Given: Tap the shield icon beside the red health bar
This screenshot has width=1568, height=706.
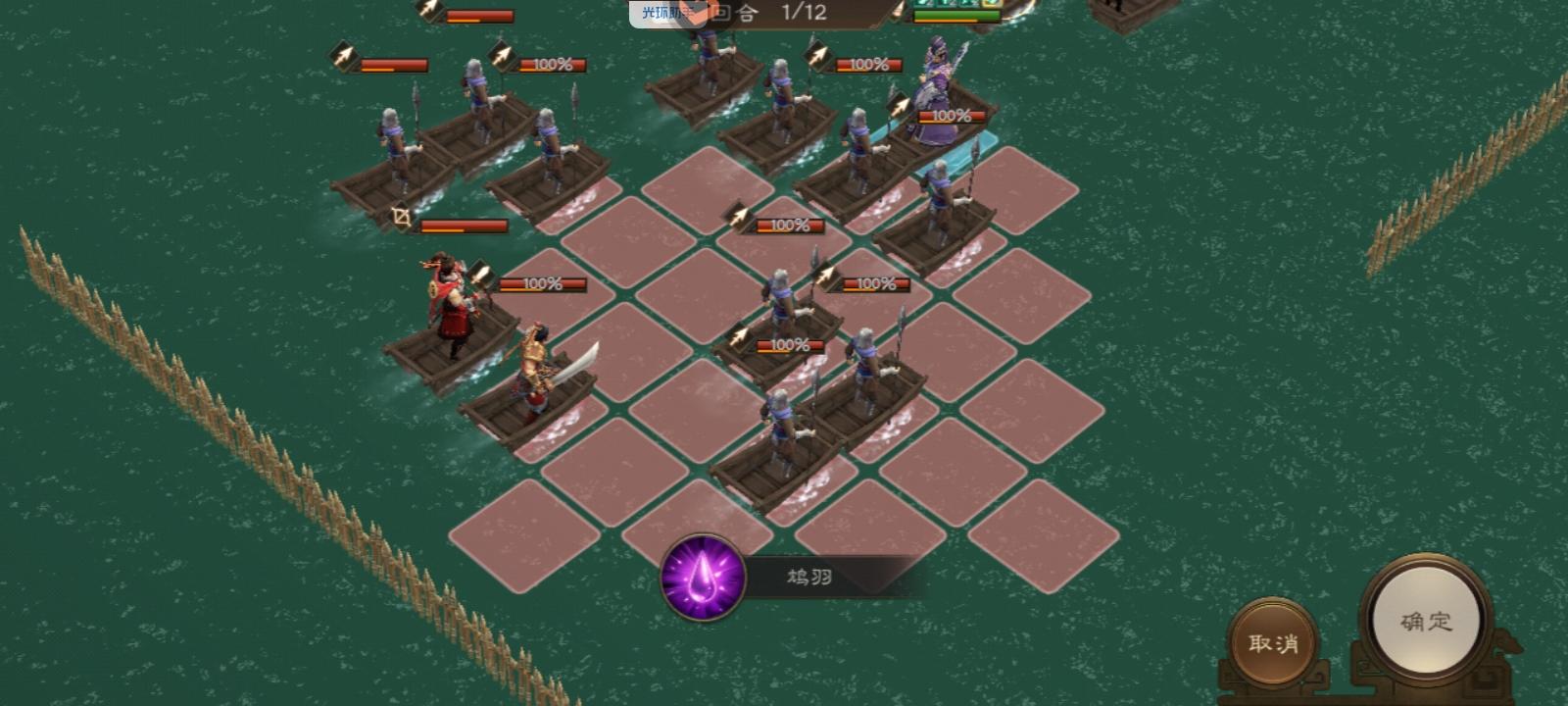Looking at the screenshot, I should [401, 216].
